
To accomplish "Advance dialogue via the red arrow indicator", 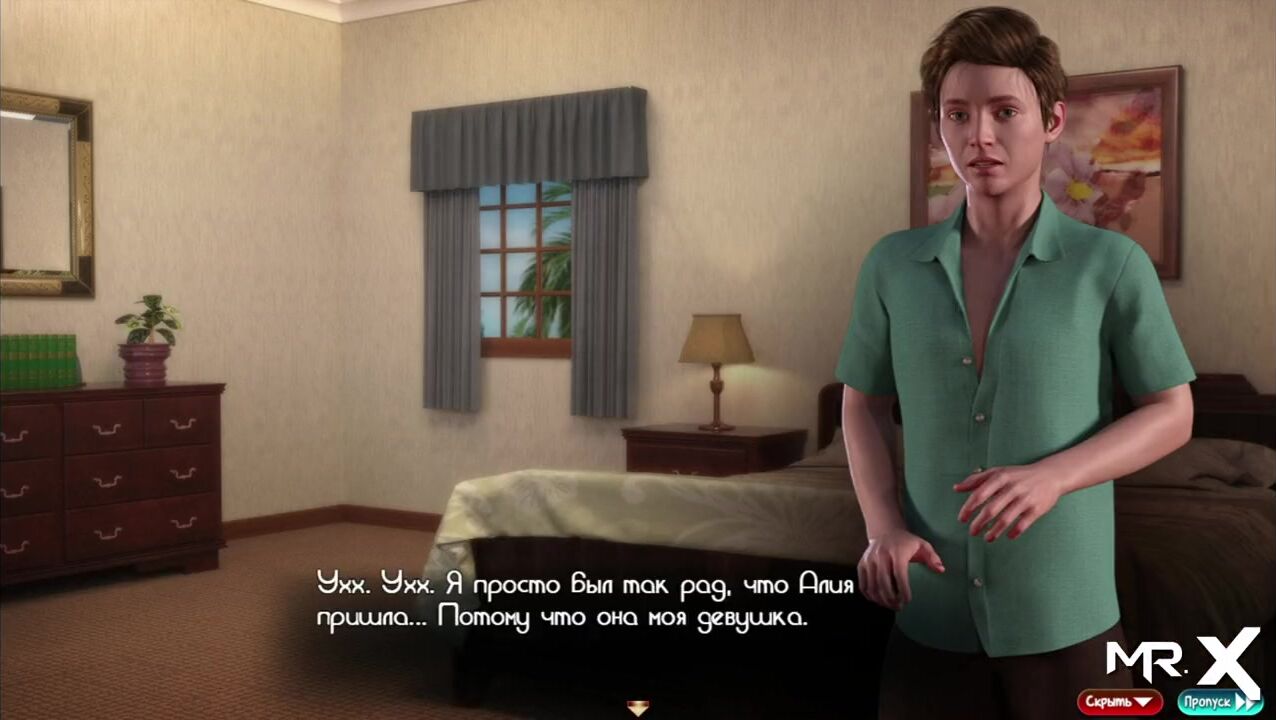I will [x=637, y=708].
